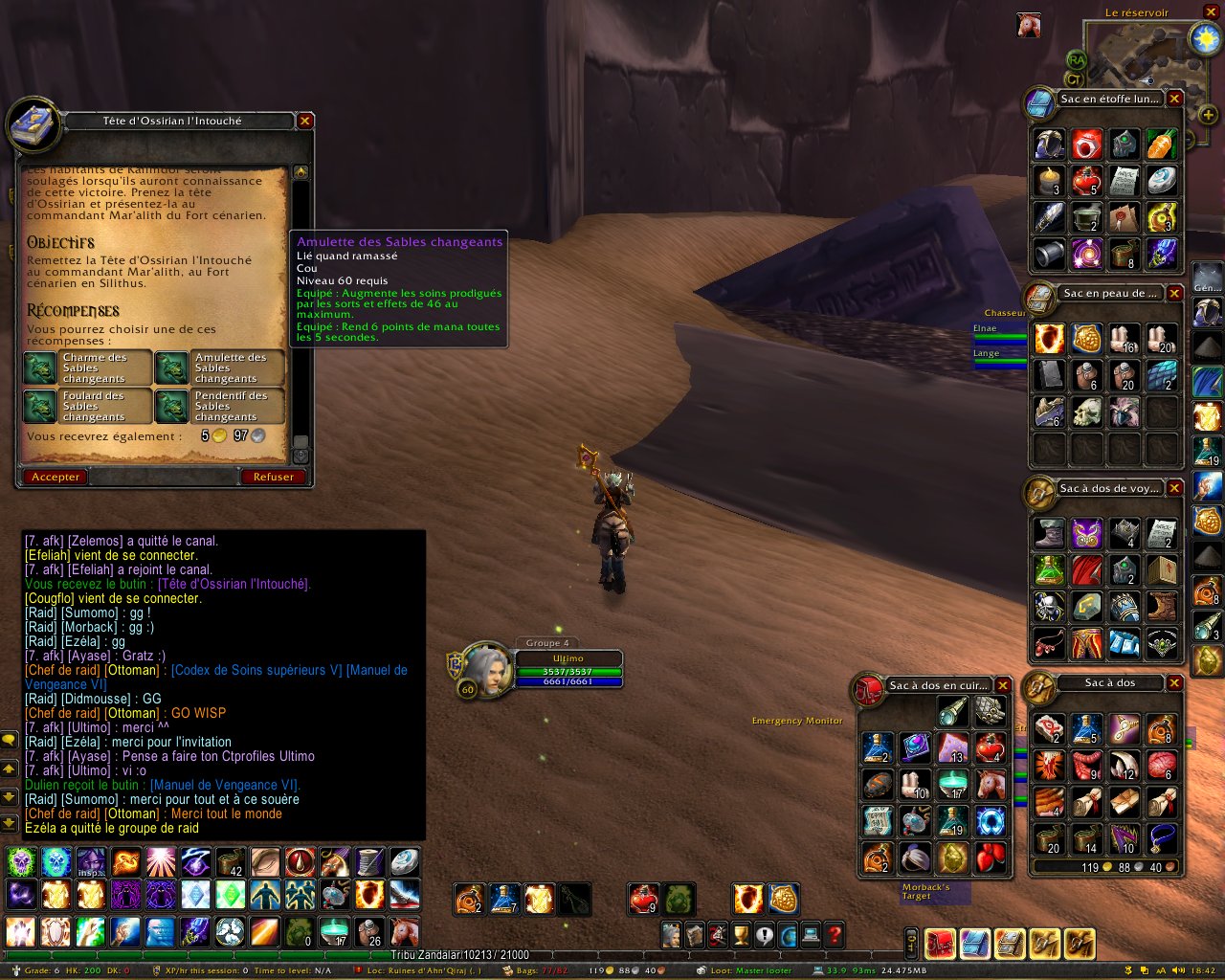Open the CT button beside the minimap
This screenshot has width=1225, height=980.
point(1075,79)
